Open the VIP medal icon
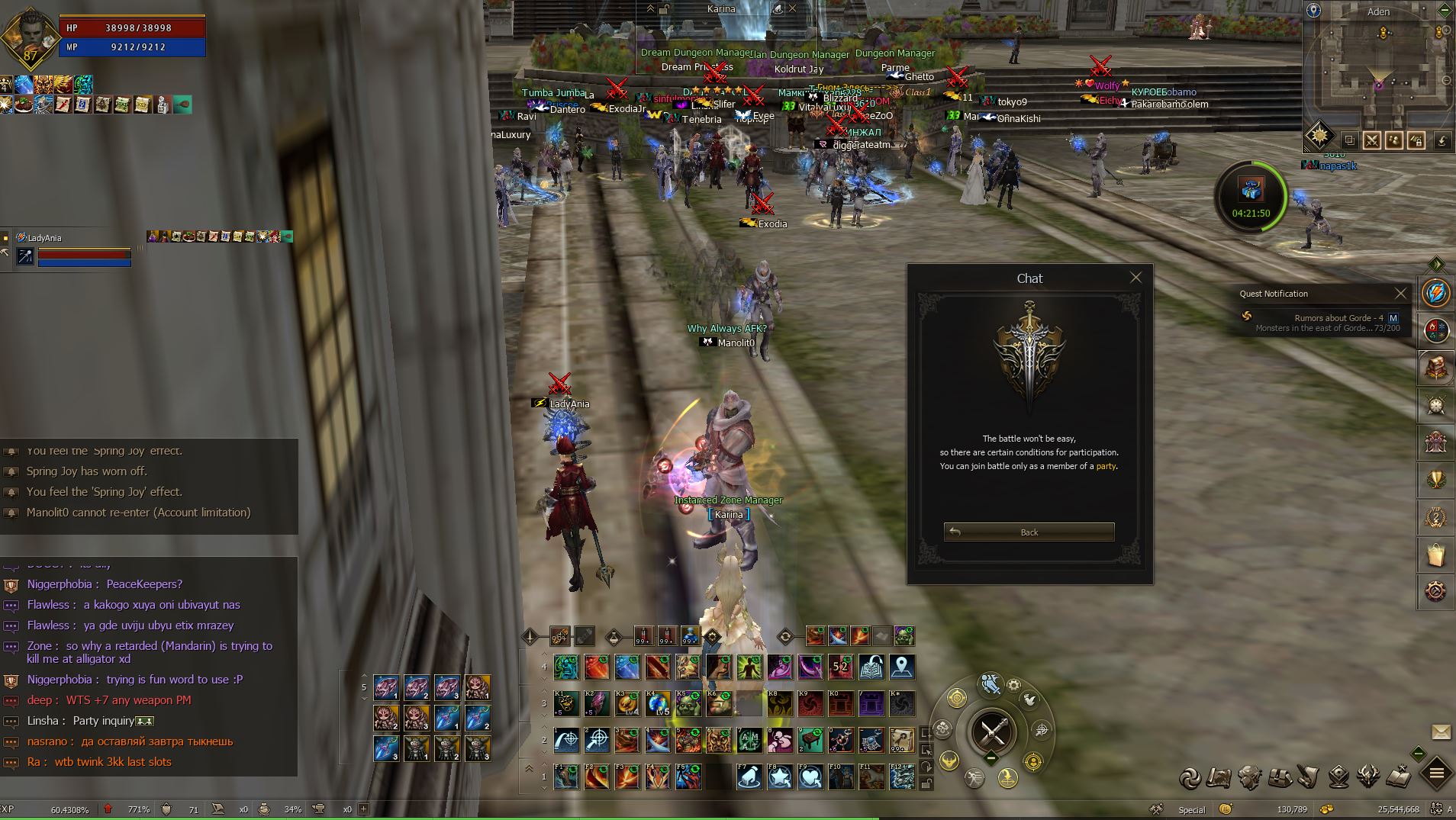This screenshot has width=1456, height=820. 1435,517
